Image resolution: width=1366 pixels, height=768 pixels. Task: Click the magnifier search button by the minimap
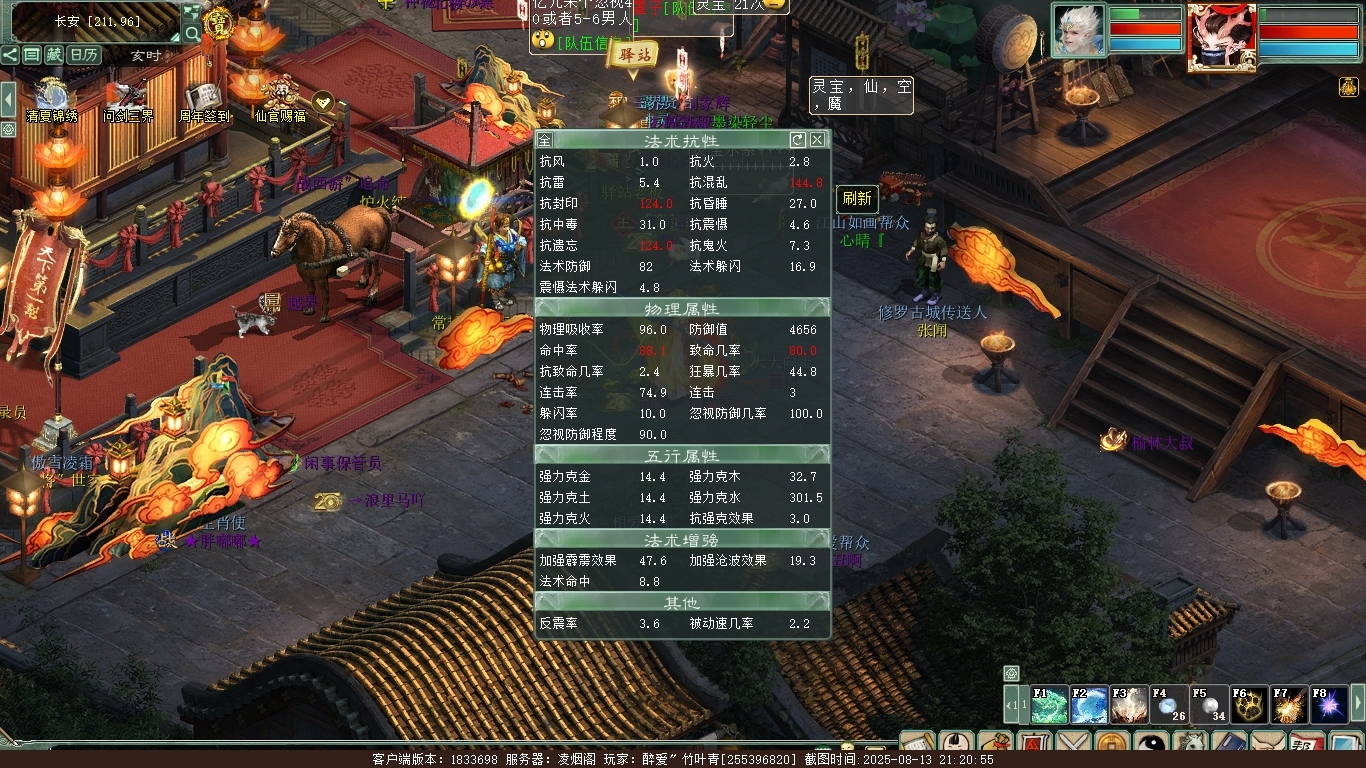(x=192, y=34)
